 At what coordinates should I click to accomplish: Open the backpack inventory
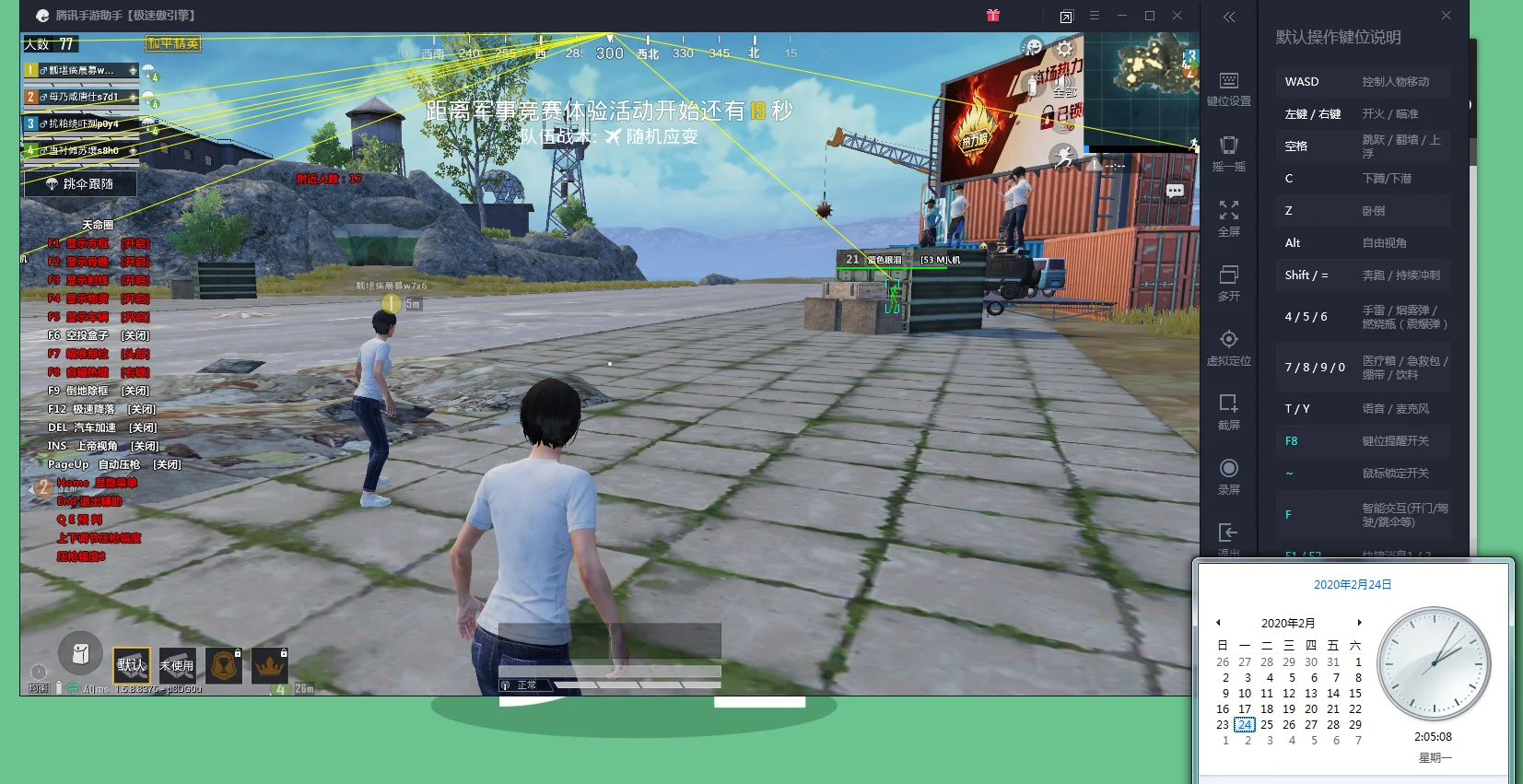[80, 653]
